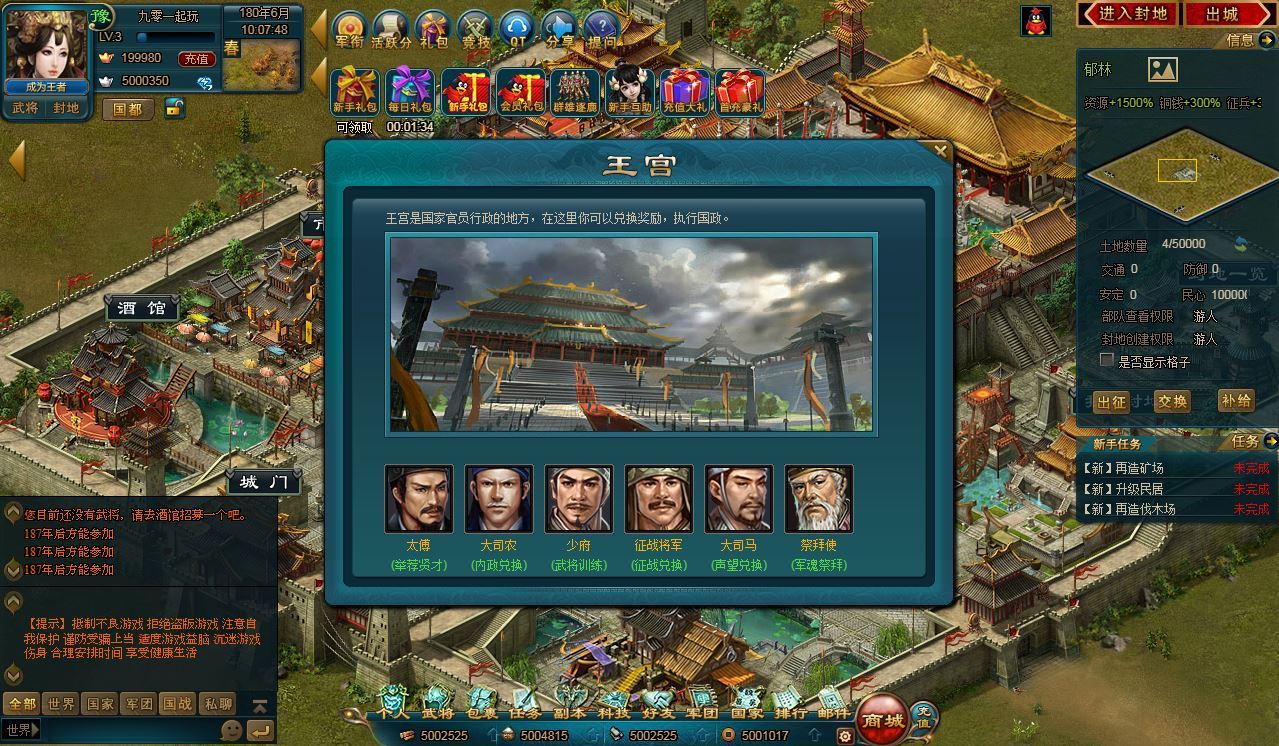The image size is (1279, 746).
Task: Open the 交换 exchange button
Action: tap(1172, 402)
